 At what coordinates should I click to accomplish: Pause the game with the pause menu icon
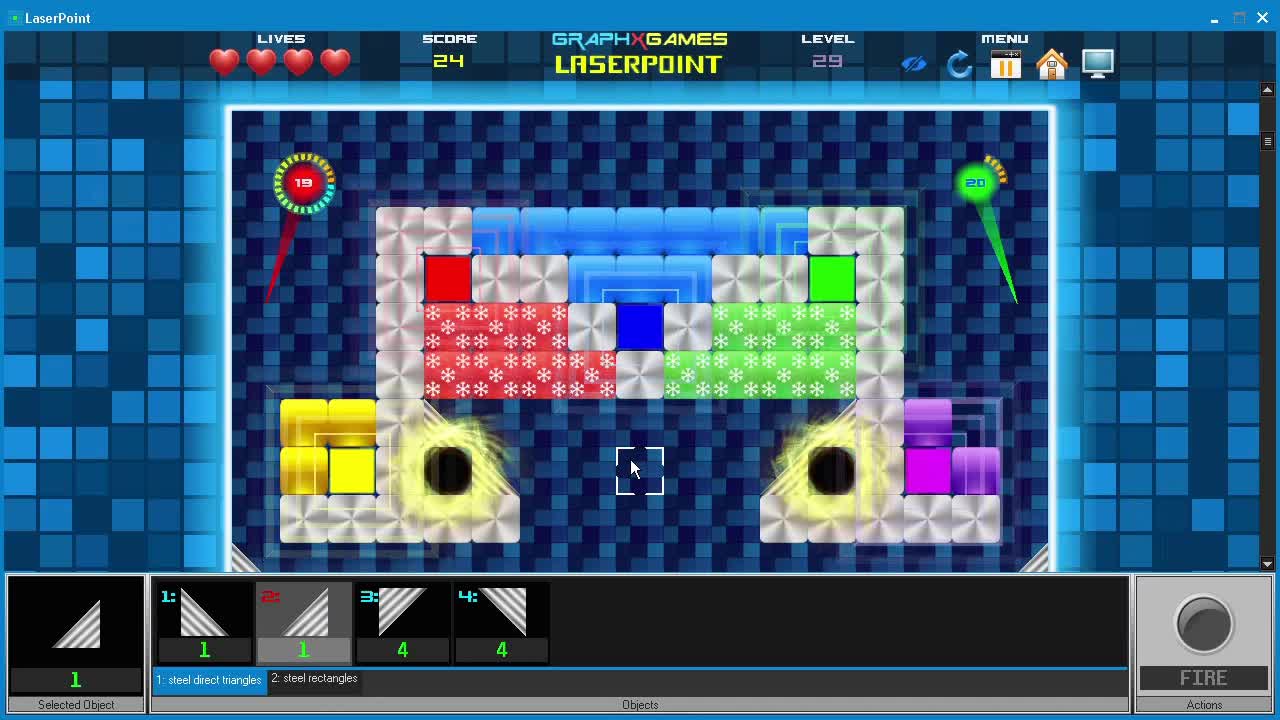[1005, 64]
